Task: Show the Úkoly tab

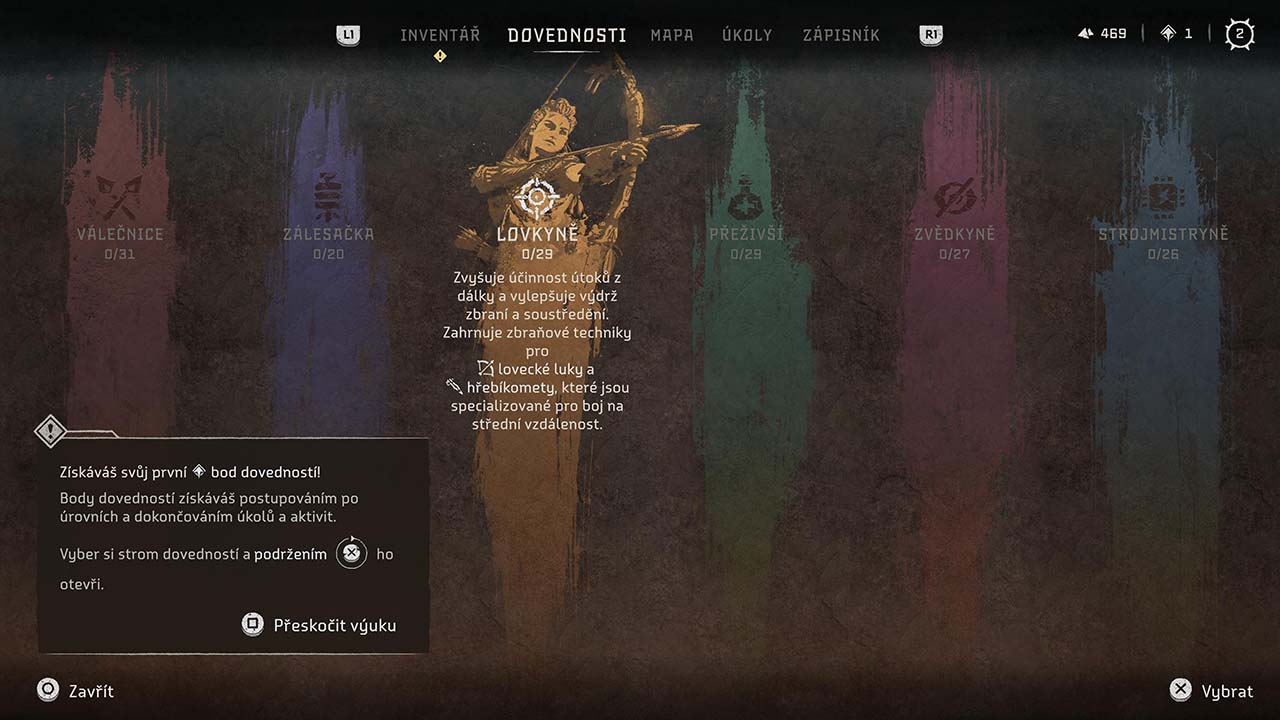Action: [747, 35]
